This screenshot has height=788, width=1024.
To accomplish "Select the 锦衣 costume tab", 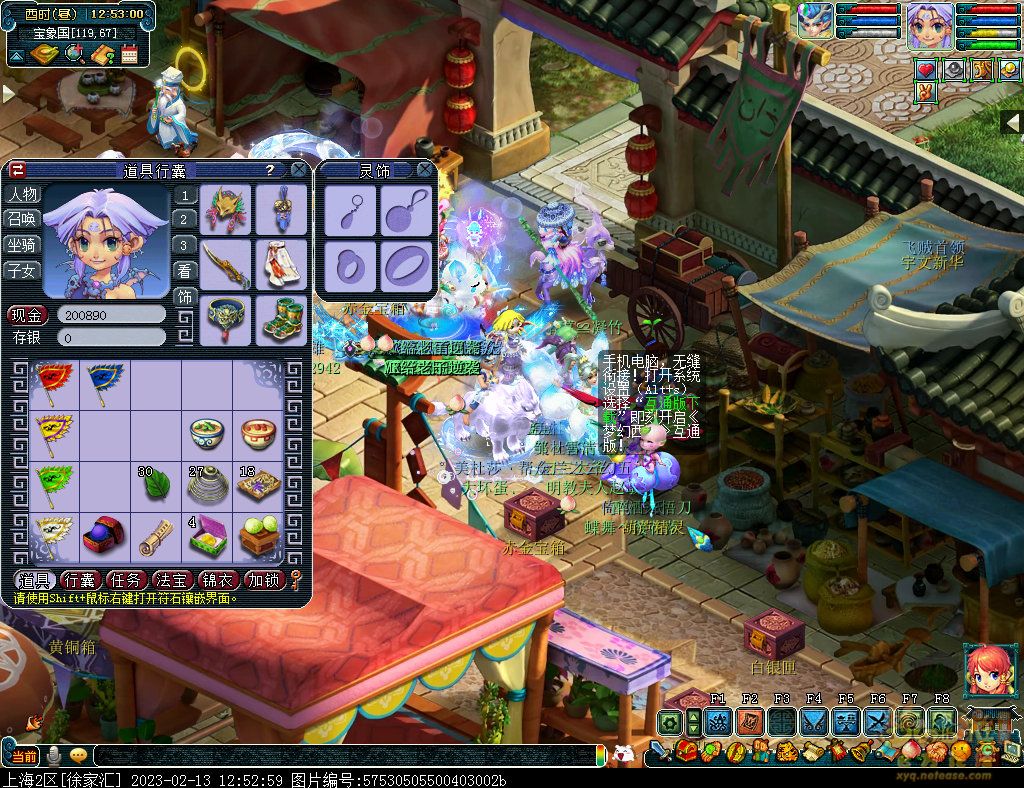I will tap(219, 580).
